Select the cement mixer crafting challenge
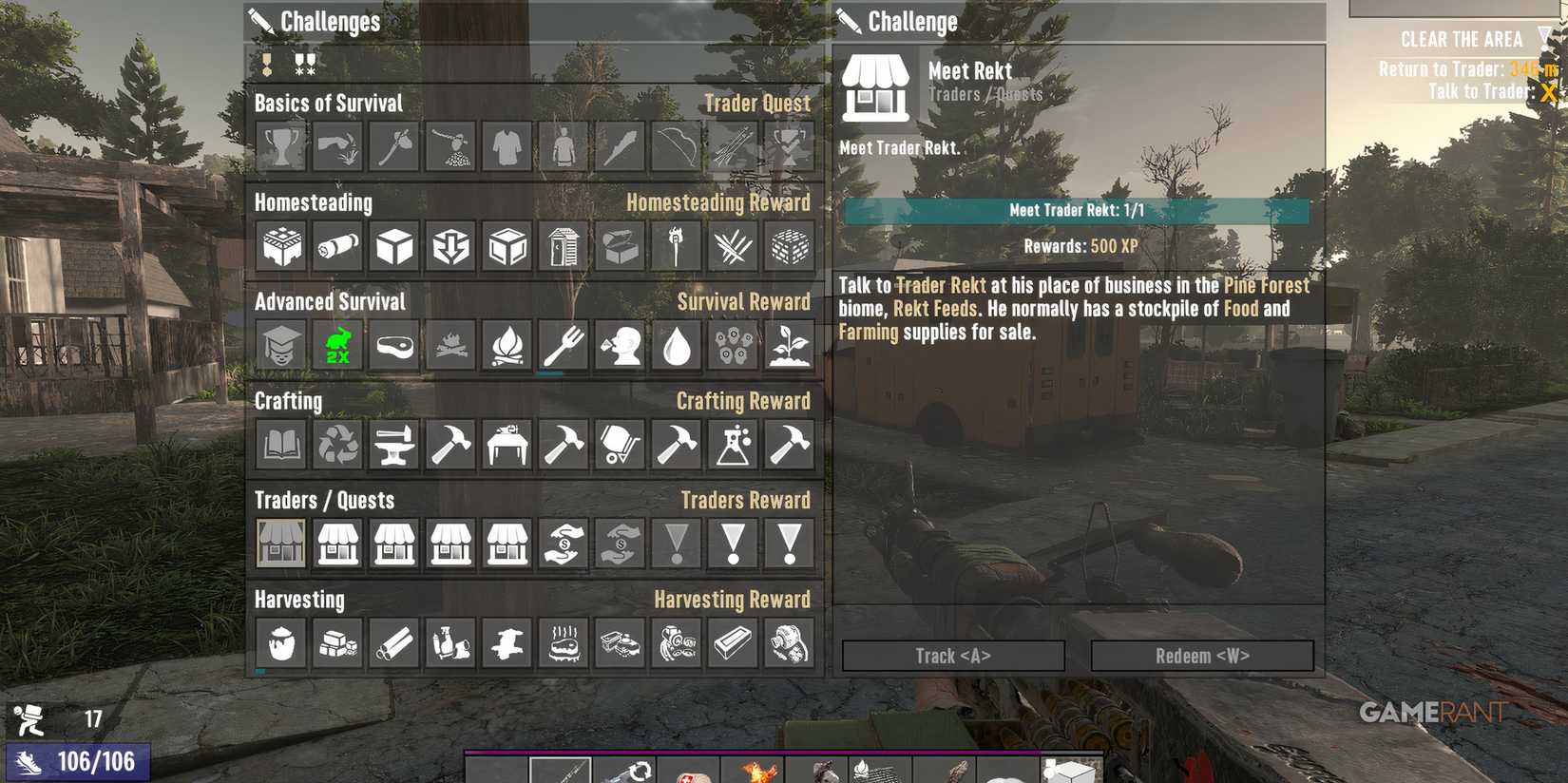The image size is (1568, 783). pos(618,444)
